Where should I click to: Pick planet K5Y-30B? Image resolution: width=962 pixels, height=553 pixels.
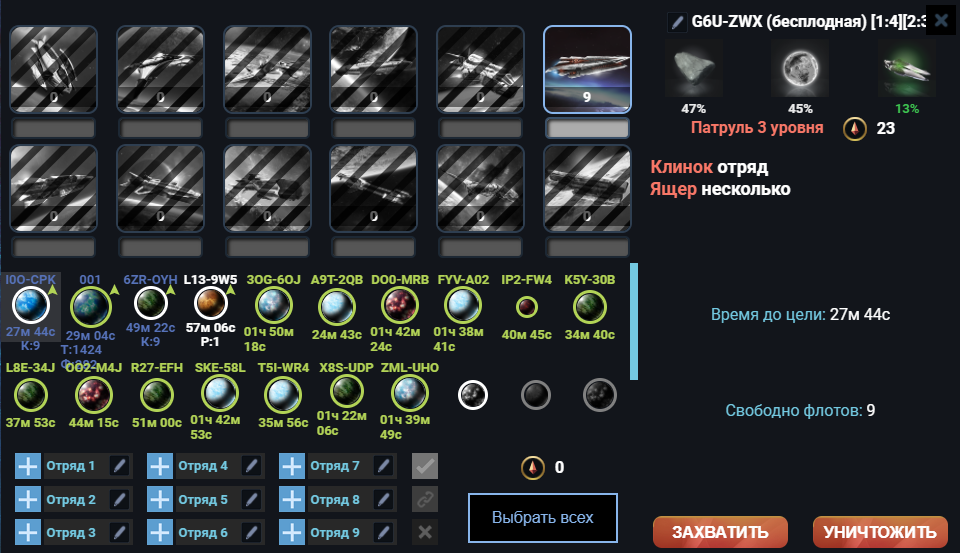coord(590,305)
